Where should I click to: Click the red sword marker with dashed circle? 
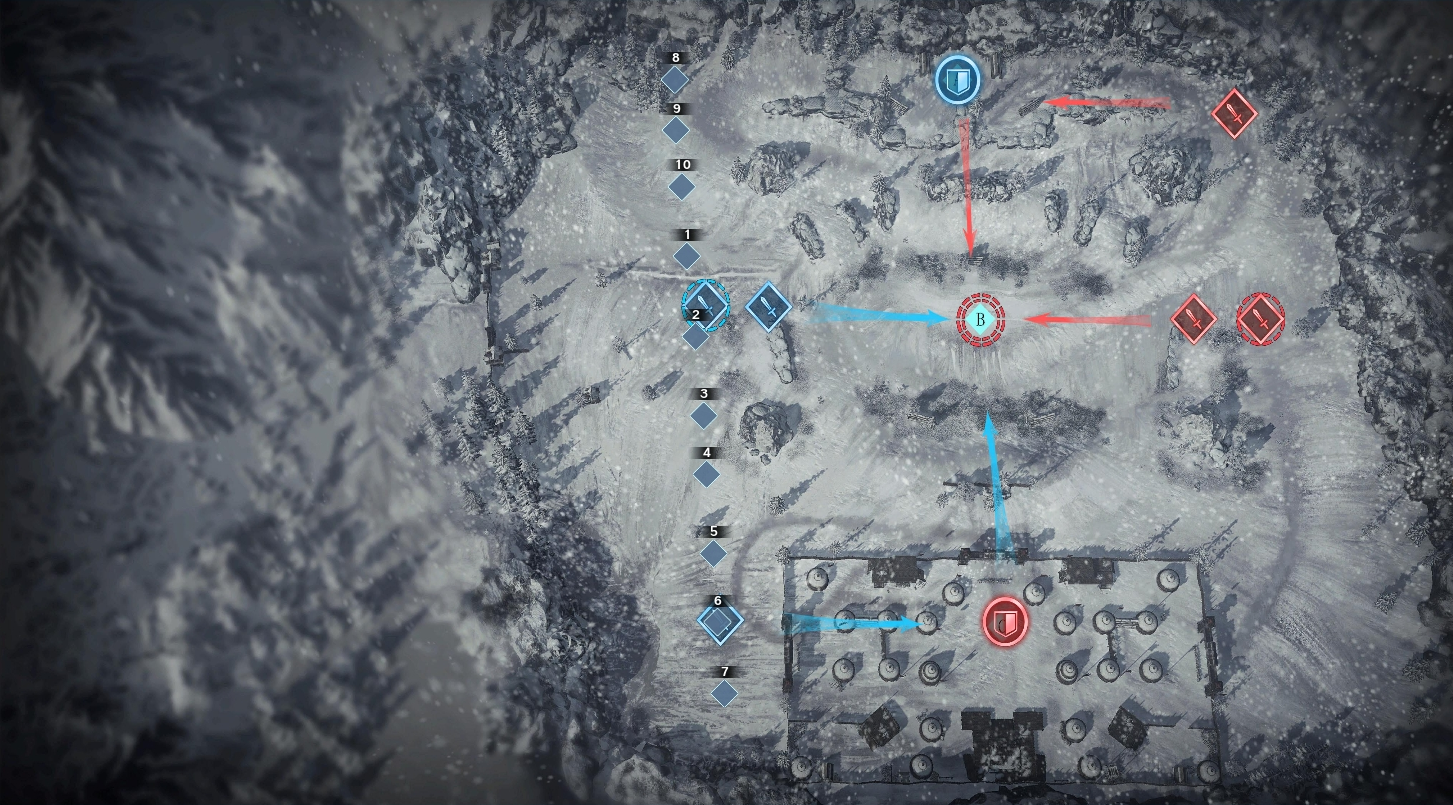click(x=1260, y=319)
